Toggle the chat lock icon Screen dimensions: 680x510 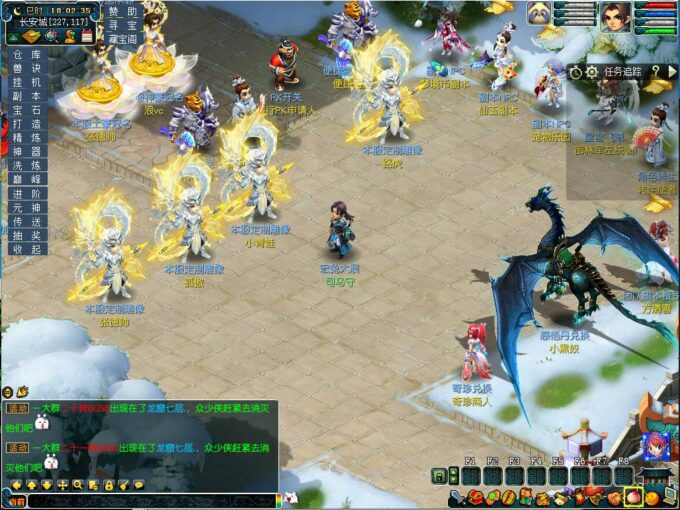pos(108,485)
